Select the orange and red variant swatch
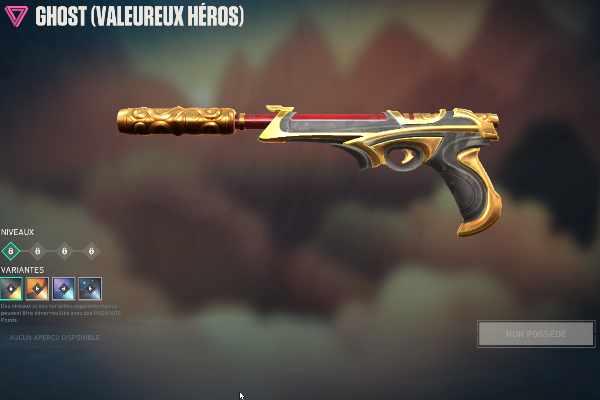This screenshot has width=600, height=400. pos(37,288)
